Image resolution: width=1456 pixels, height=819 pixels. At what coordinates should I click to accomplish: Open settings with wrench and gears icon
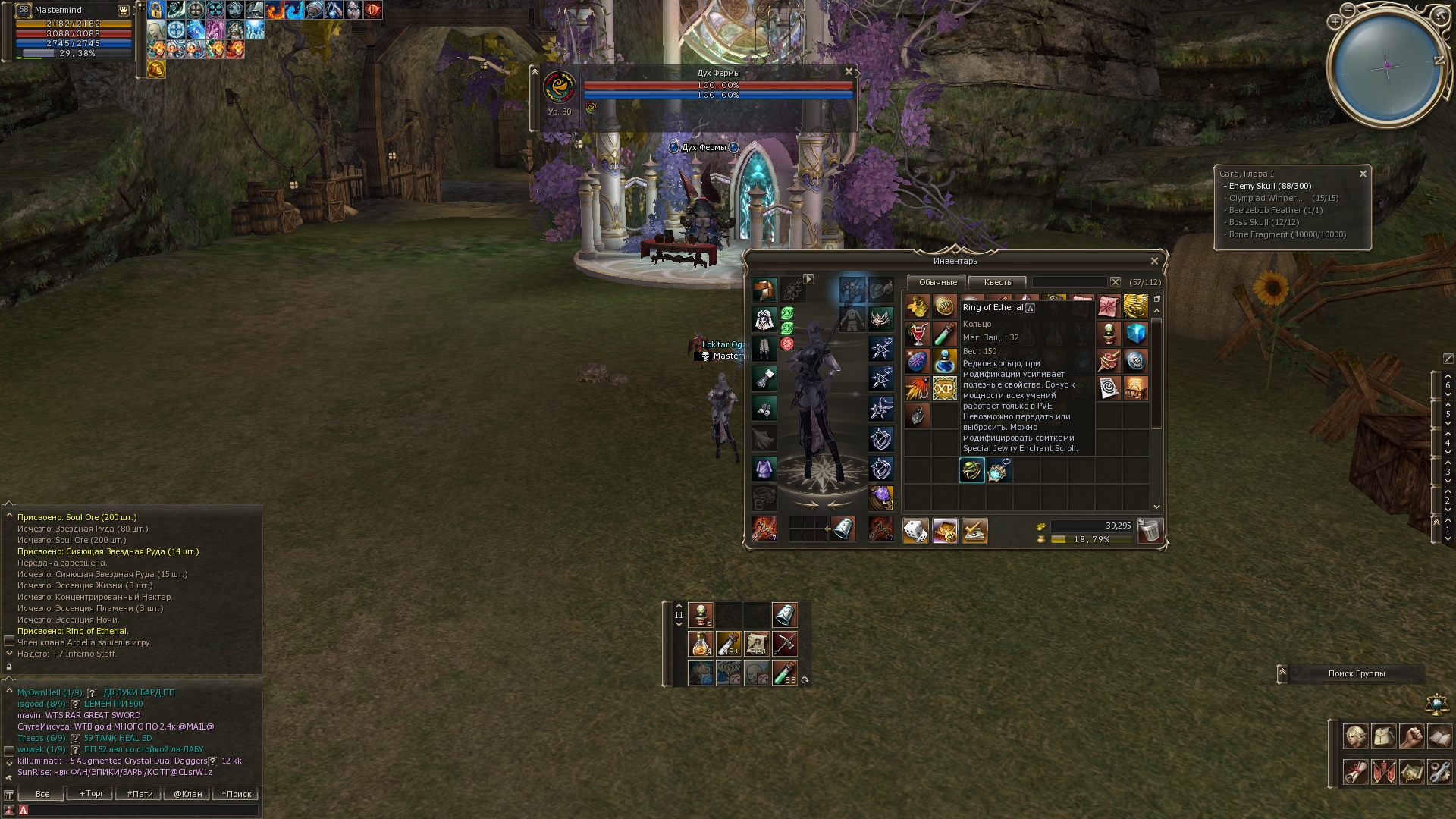tap(1439, 772)
